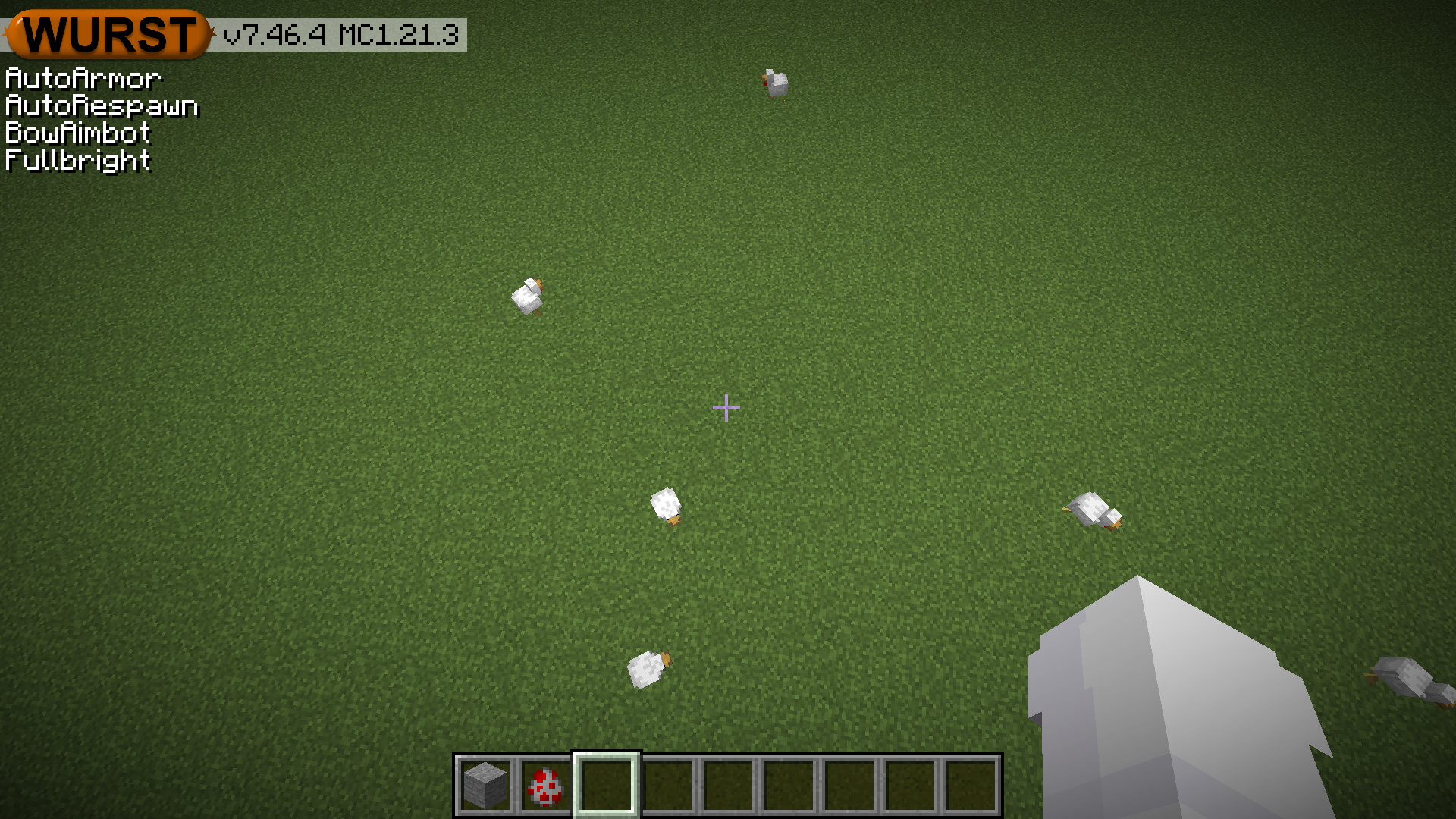This screenshot has width=1456, height=819.
Task: Disable the AutoRespawn hack entry
Action: coord(100,105)
